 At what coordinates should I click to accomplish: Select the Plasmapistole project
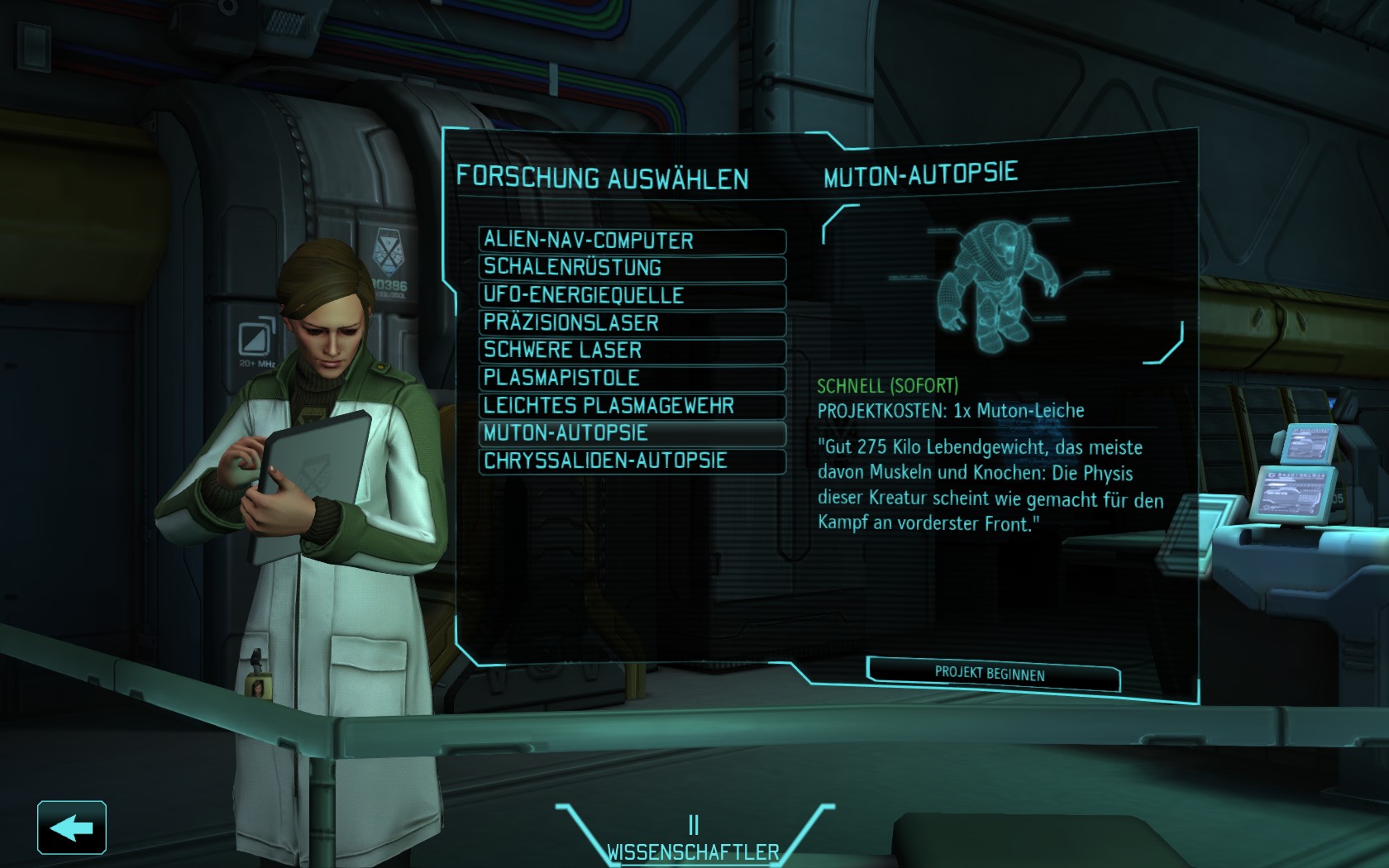point(632,379)
